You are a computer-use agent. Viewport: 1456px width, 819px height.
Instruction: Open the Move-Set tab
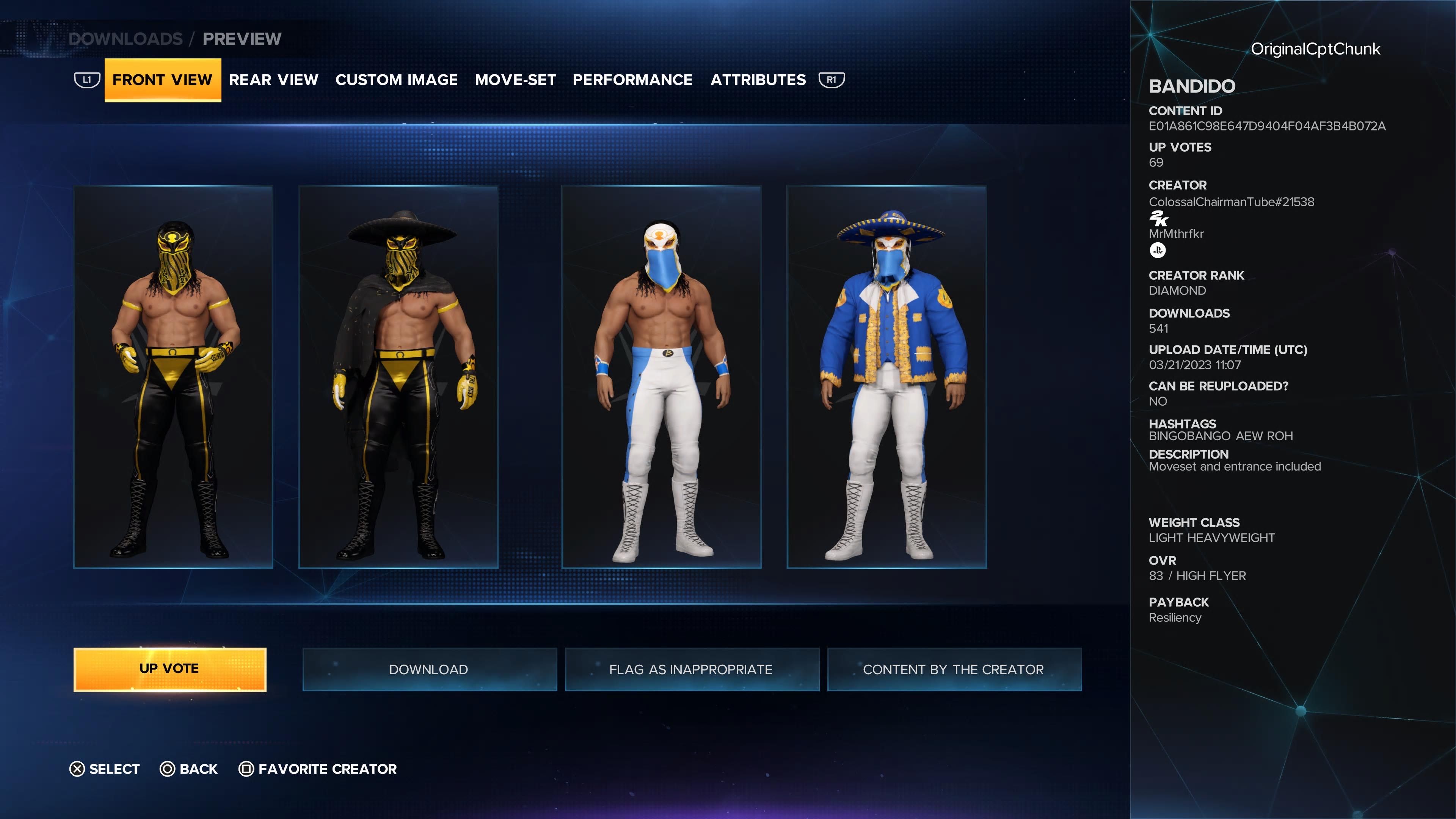pyautogui.click(x=516, y=80)
